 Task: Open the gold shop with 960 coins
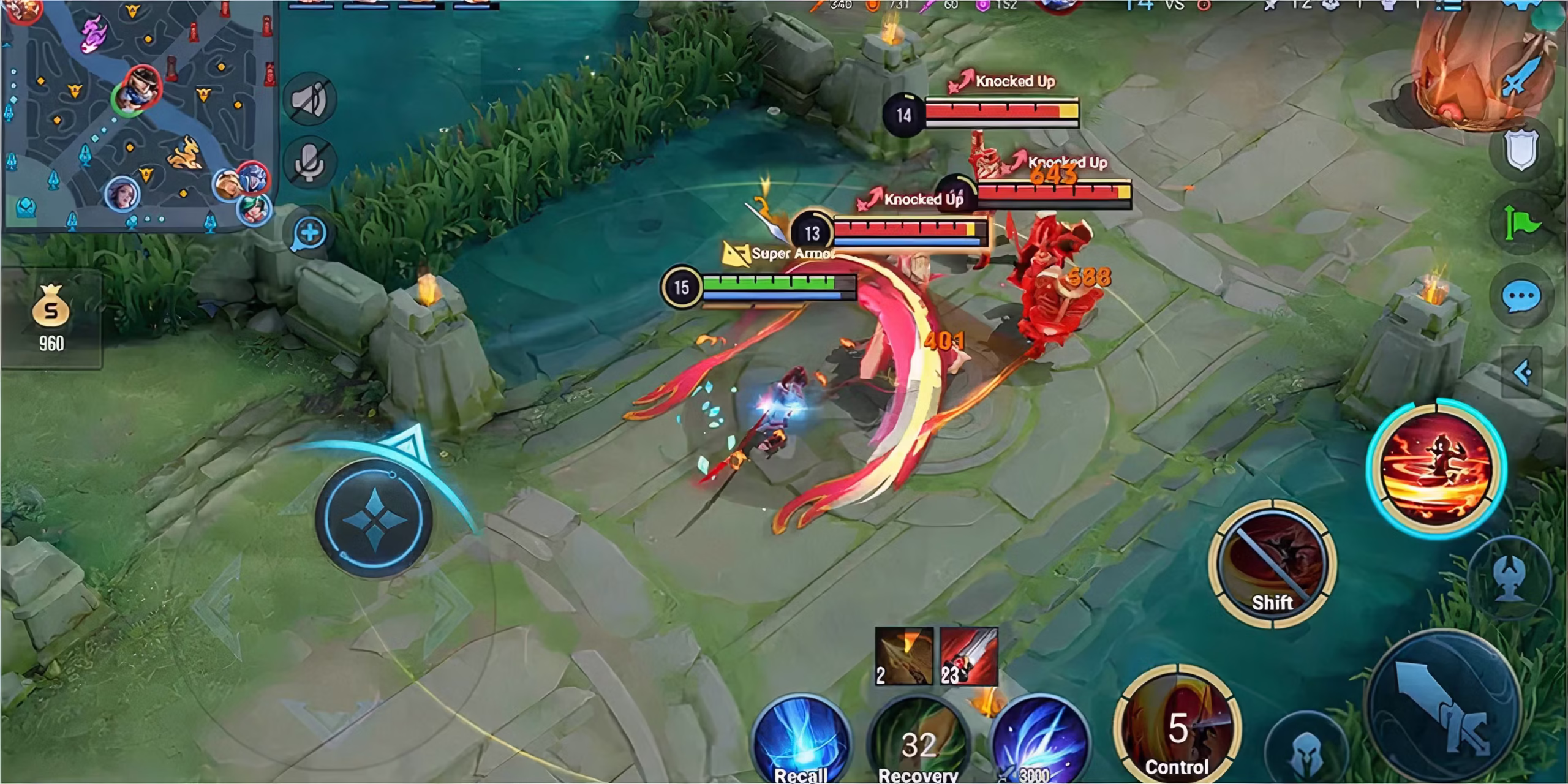[51, 318]
